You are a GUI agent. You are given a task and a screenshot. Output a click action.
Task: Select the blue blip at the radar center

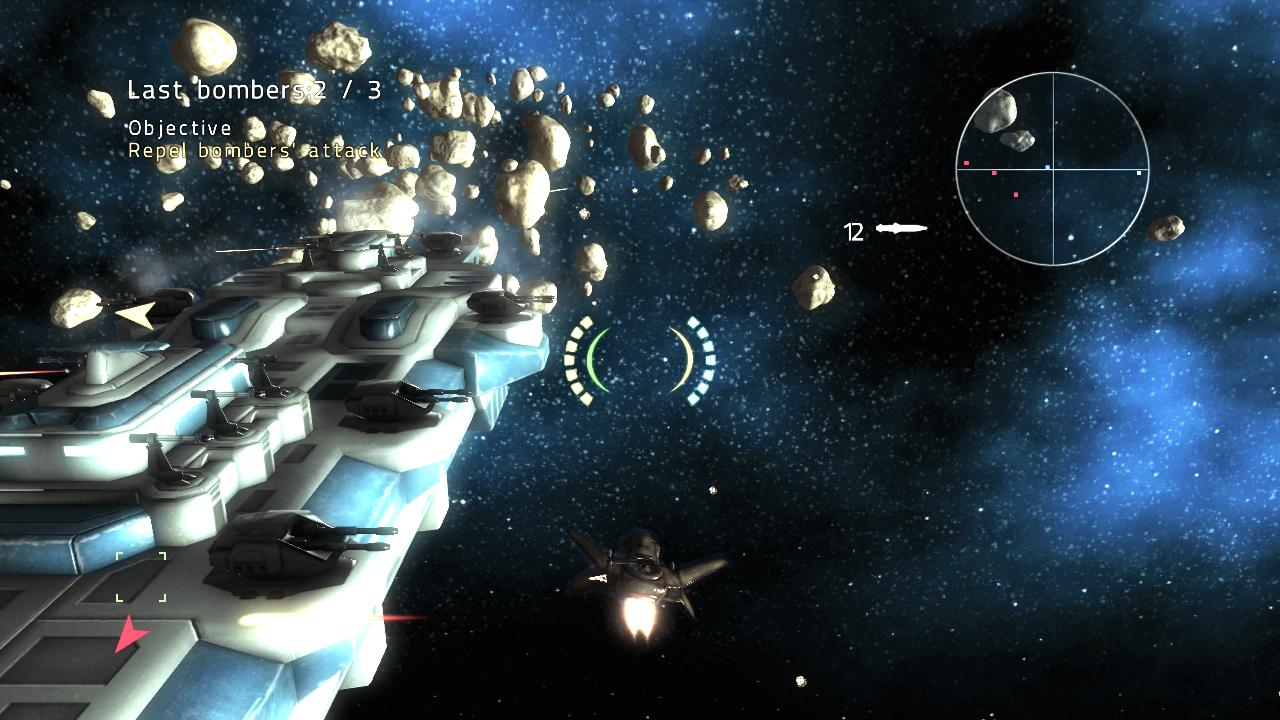tap(1047, 167)
